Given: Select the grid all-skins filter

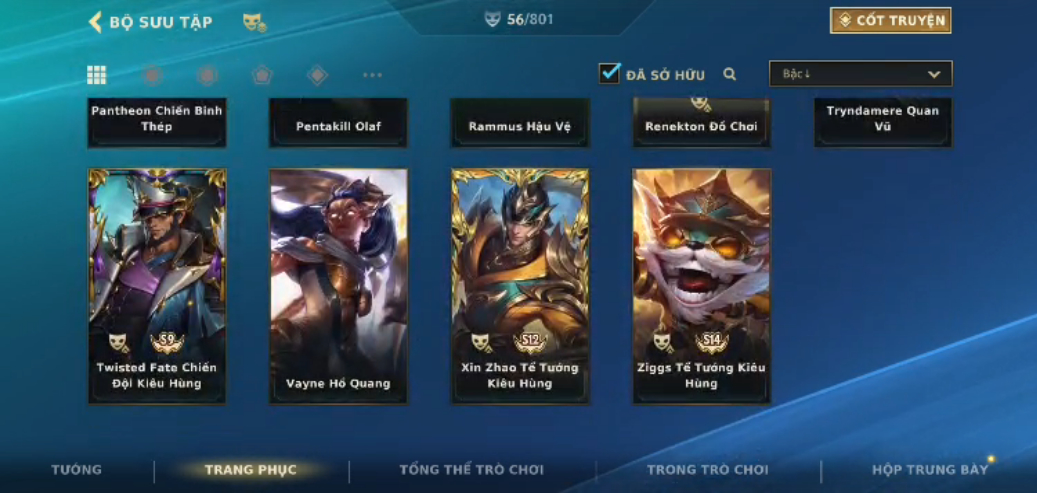Looking at the screenshot, I should click(97, 75).
